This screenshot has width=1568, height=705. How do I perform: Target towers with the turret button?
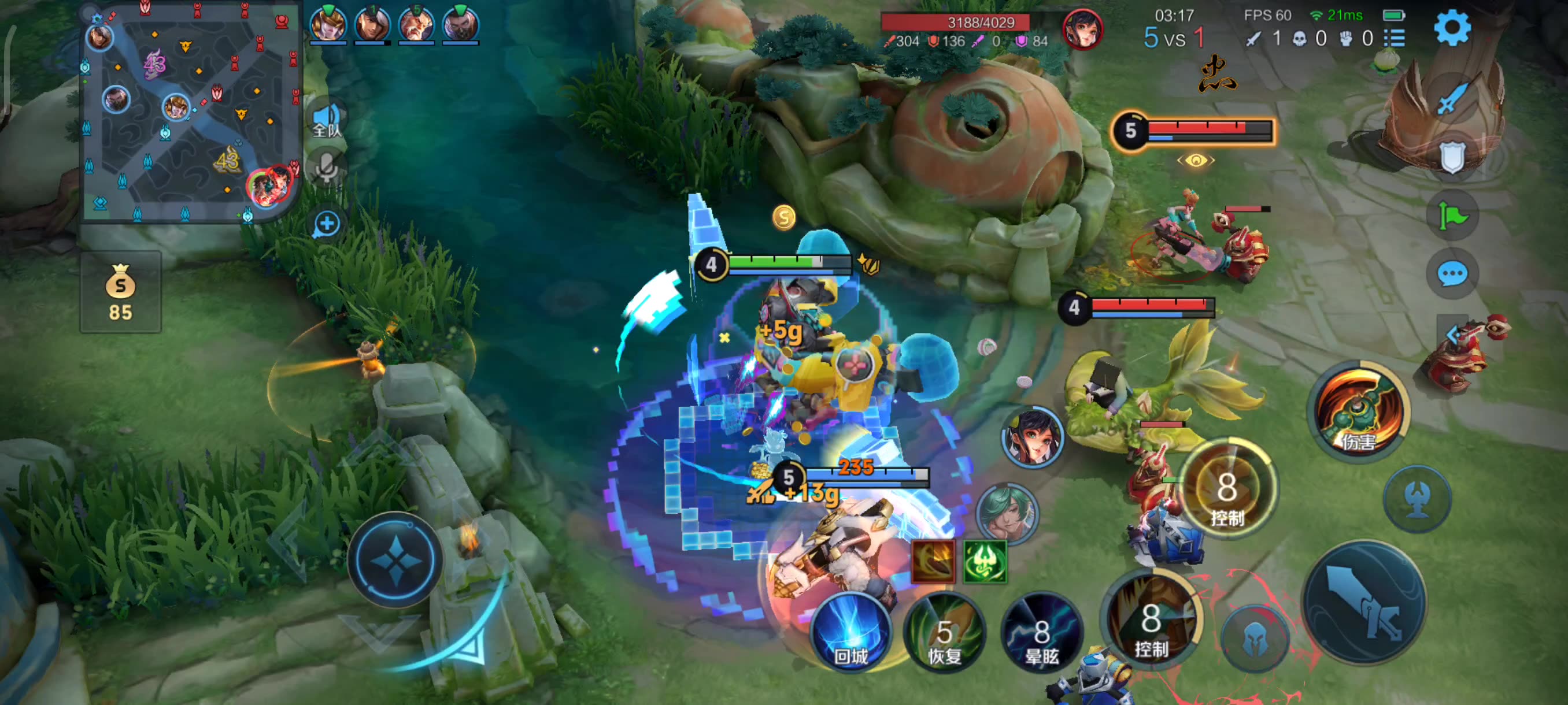click(x=1417, y=499)
